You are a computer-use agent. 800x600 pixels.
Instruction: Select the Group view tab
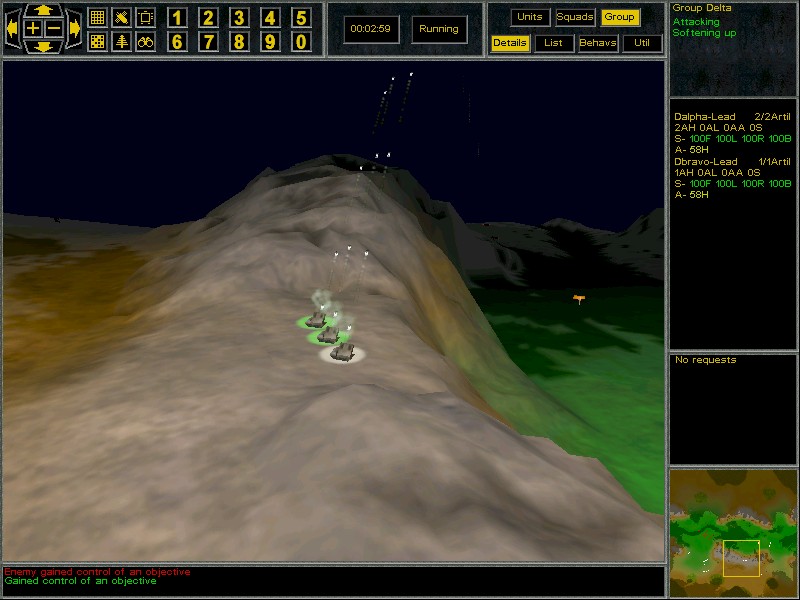(x=620, y=17)
